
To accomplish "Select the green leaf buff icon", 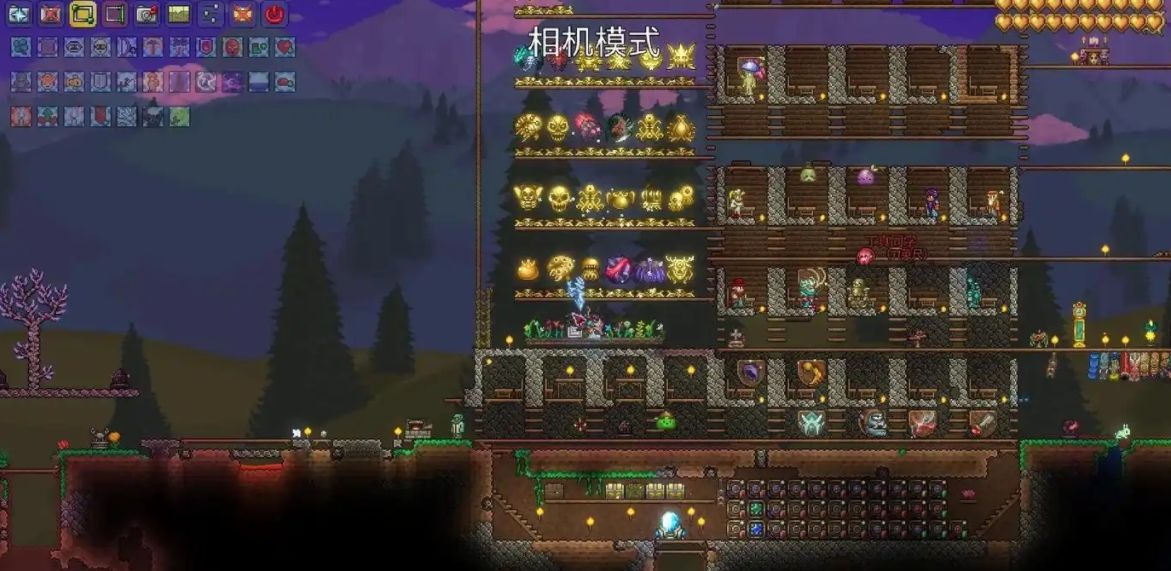I will 179,116.
